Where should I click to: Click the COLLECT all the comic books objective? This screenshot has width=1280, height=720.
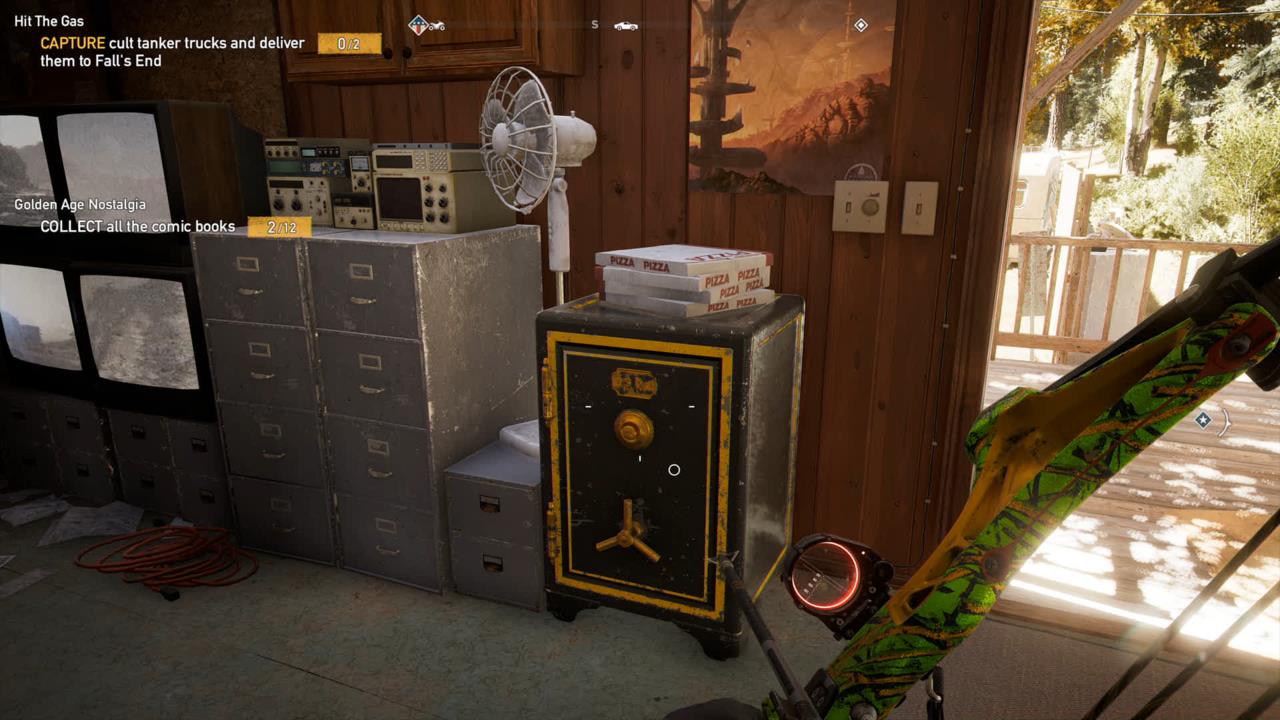coord(138,226)
